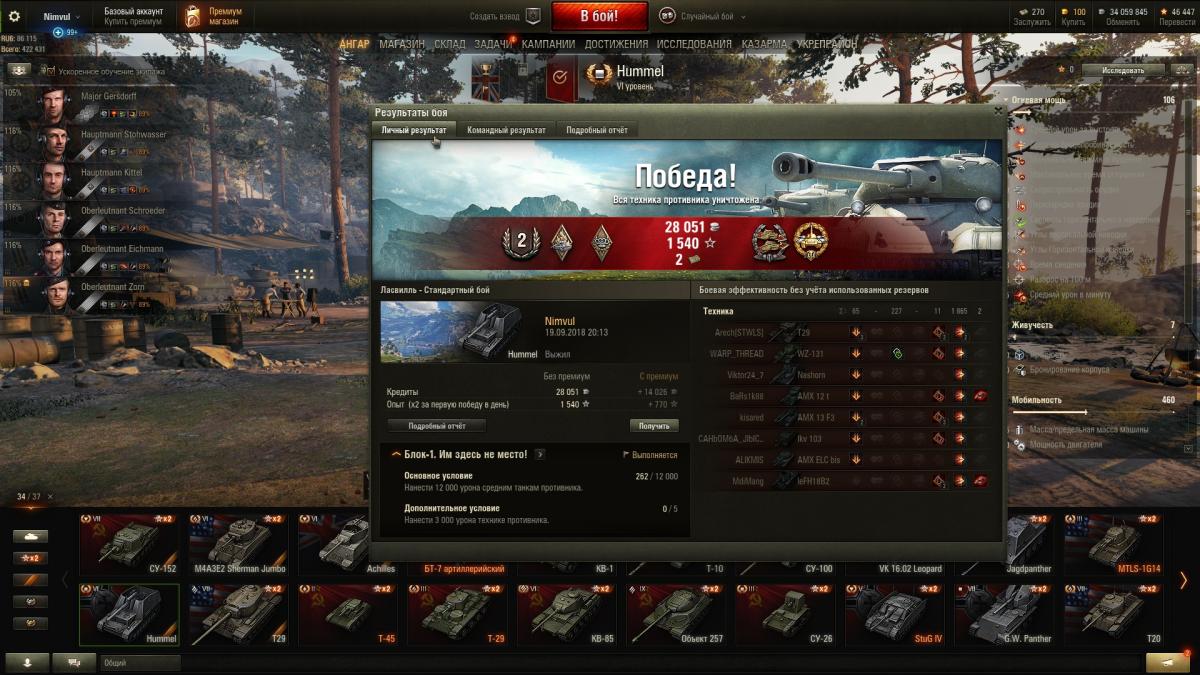Open the КАЗАРМА section
1200x675 pixels.
764,44
